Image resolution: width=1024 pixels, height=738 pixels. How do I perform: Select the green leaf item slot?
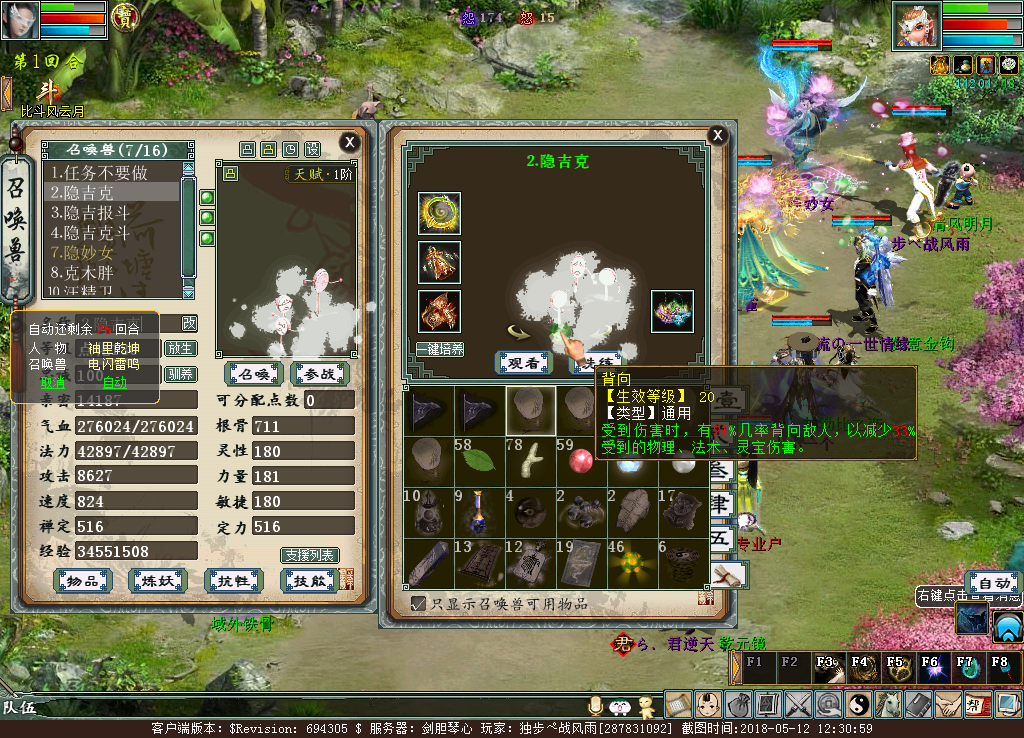click(x=480, y=460)
